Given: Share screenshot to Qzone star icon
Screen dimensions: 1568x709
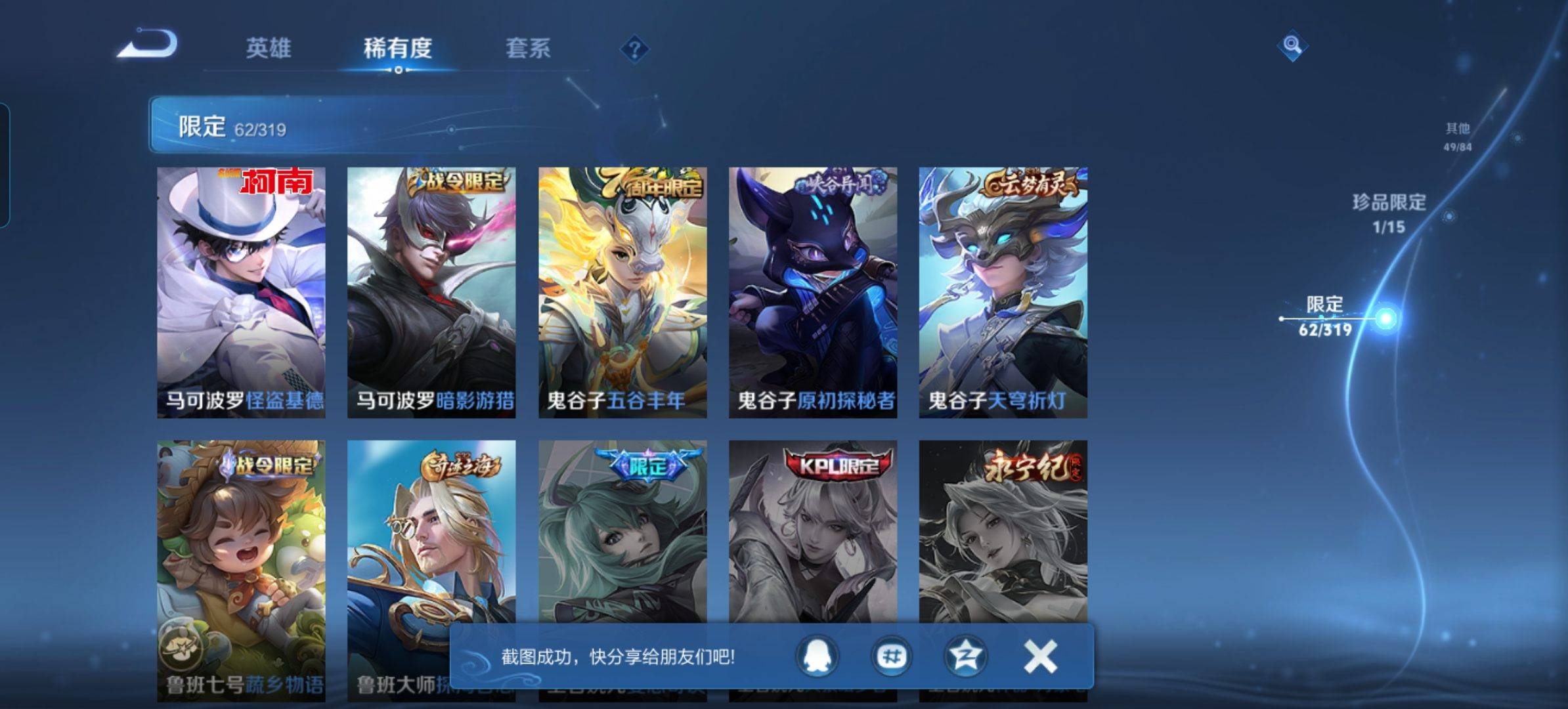Looking at the screenshot, I should point(965,656).
